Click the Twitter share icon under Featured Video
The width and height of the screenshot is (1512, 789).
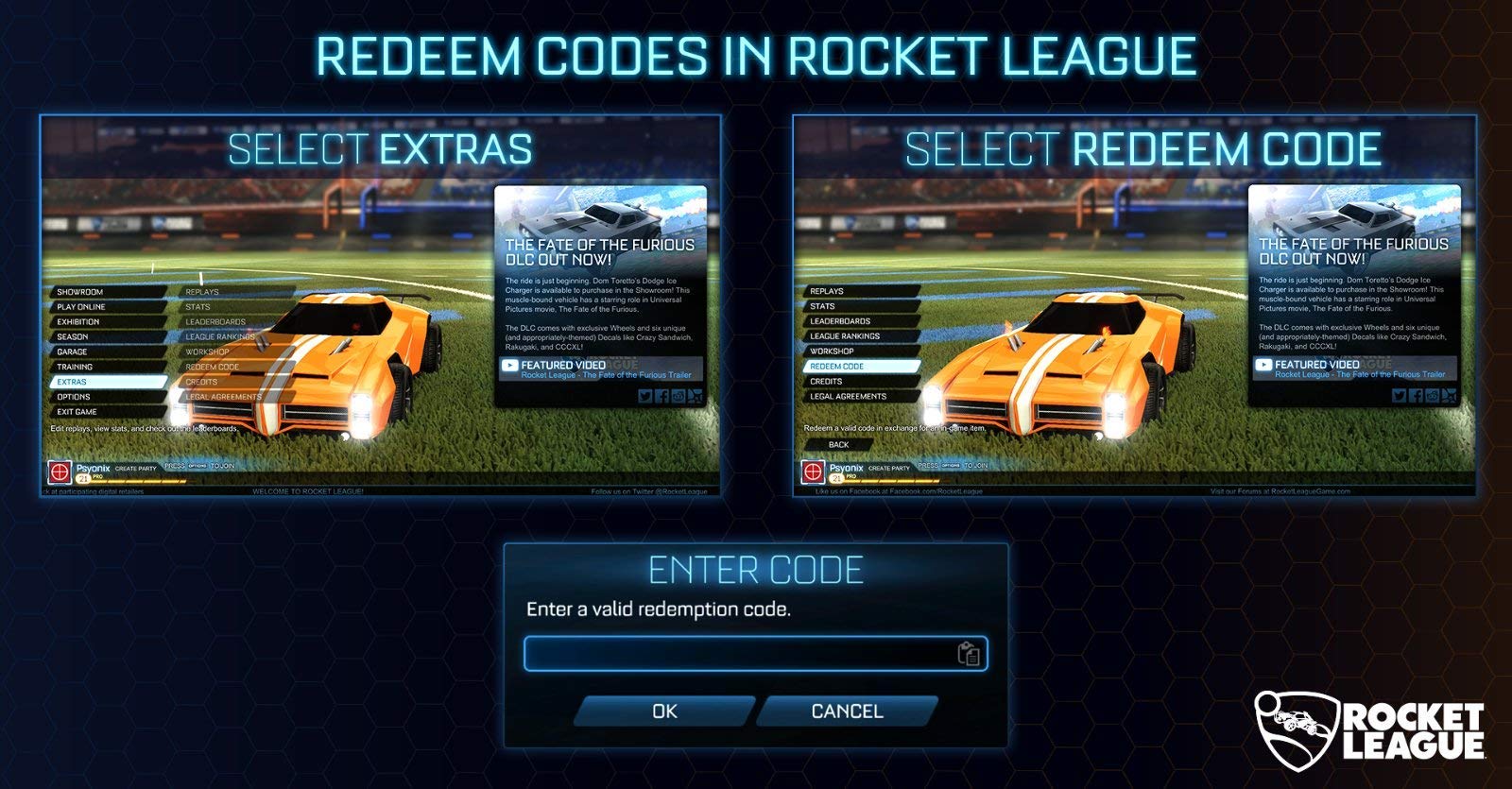pos(645,396)
